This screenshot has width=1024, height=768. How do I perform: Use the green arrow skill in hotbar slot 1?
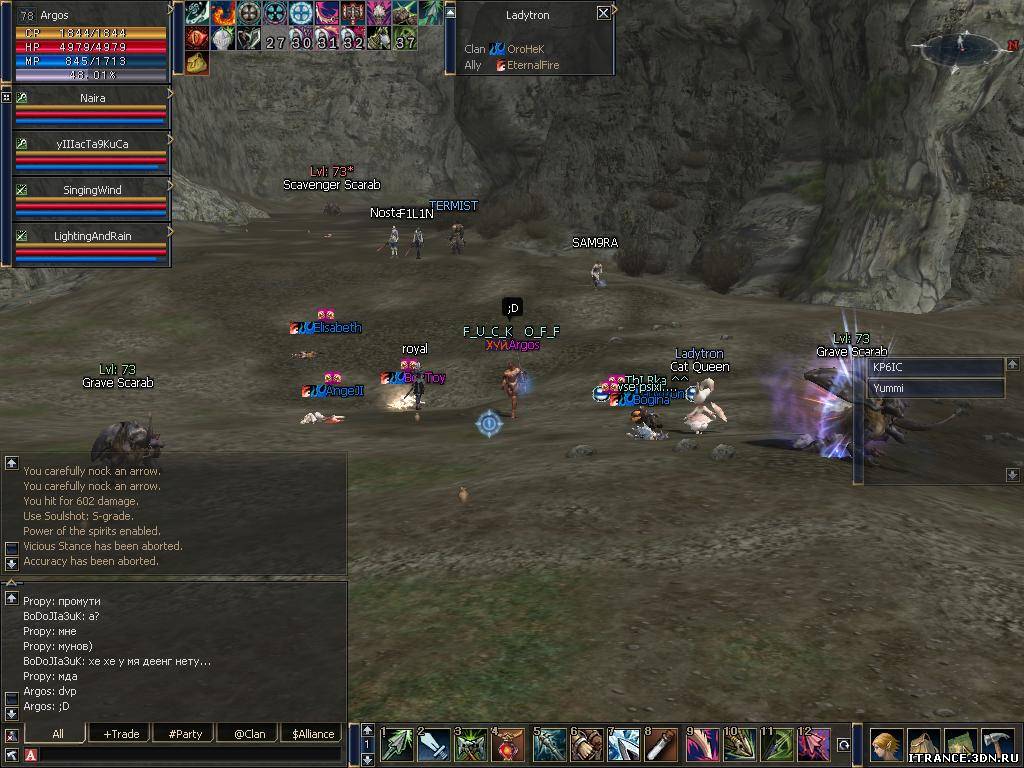397,745
